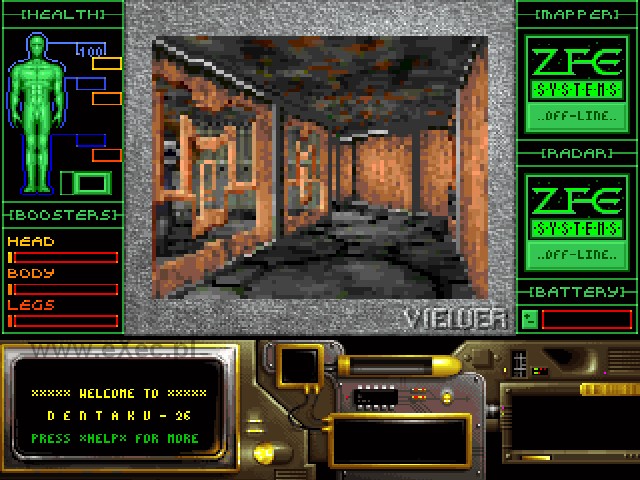Image resolution: width=640 pixels, height=480 pixels.
Task: Click the battery plus/minus icon
Action: pos(530,319)
